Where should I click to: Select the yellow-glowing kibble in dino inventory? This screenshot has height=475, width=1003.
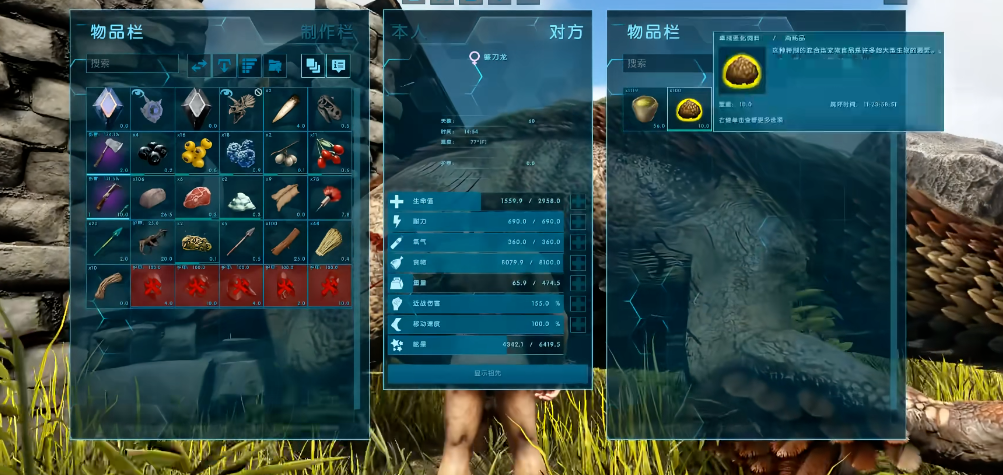[688, 109]
